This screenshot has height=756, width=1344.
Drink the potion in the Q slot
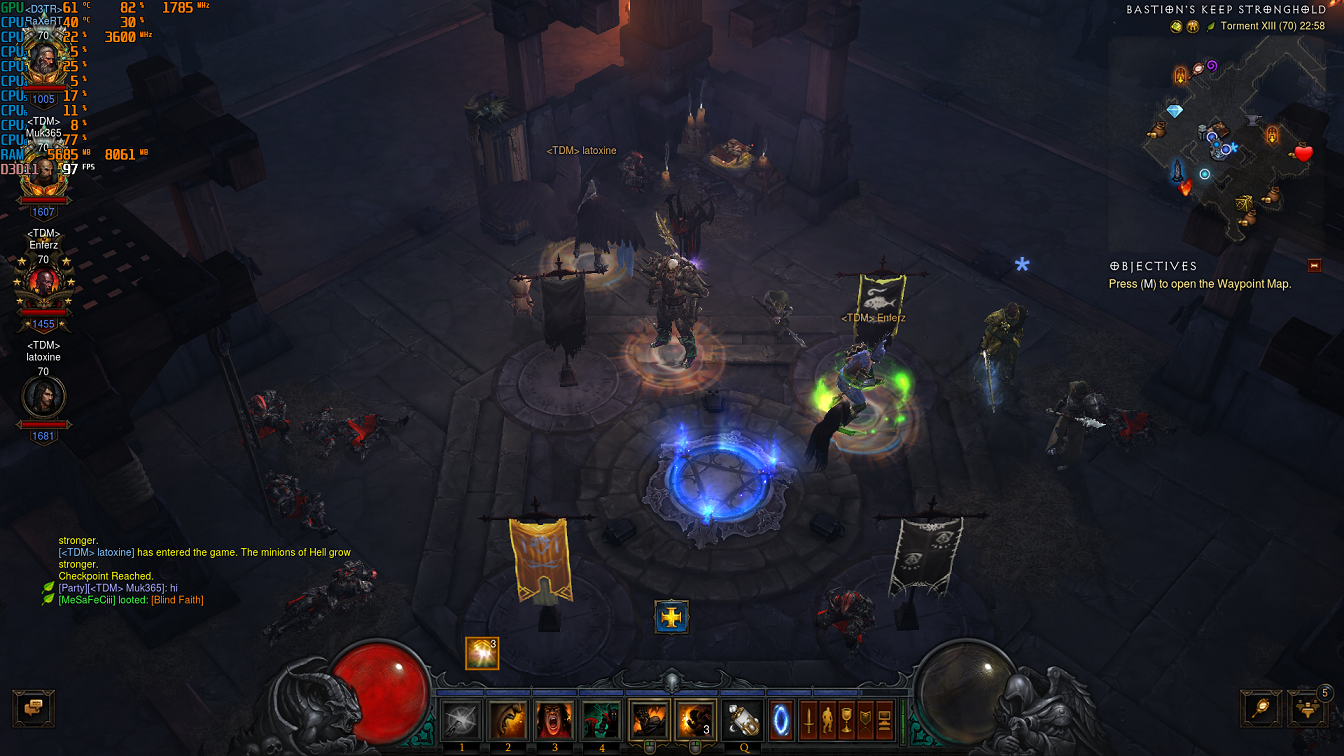(x=743, y=720)
